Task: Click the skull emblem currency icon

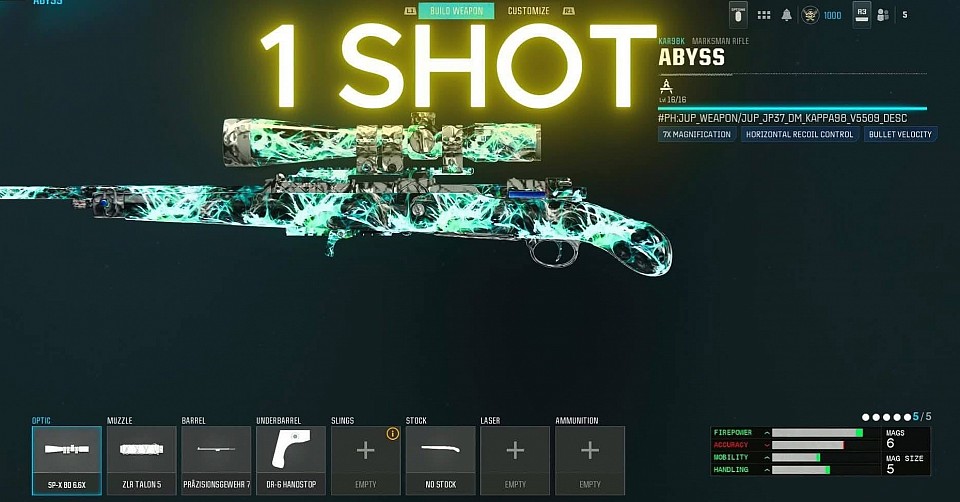Action: (x=810, y=15)
